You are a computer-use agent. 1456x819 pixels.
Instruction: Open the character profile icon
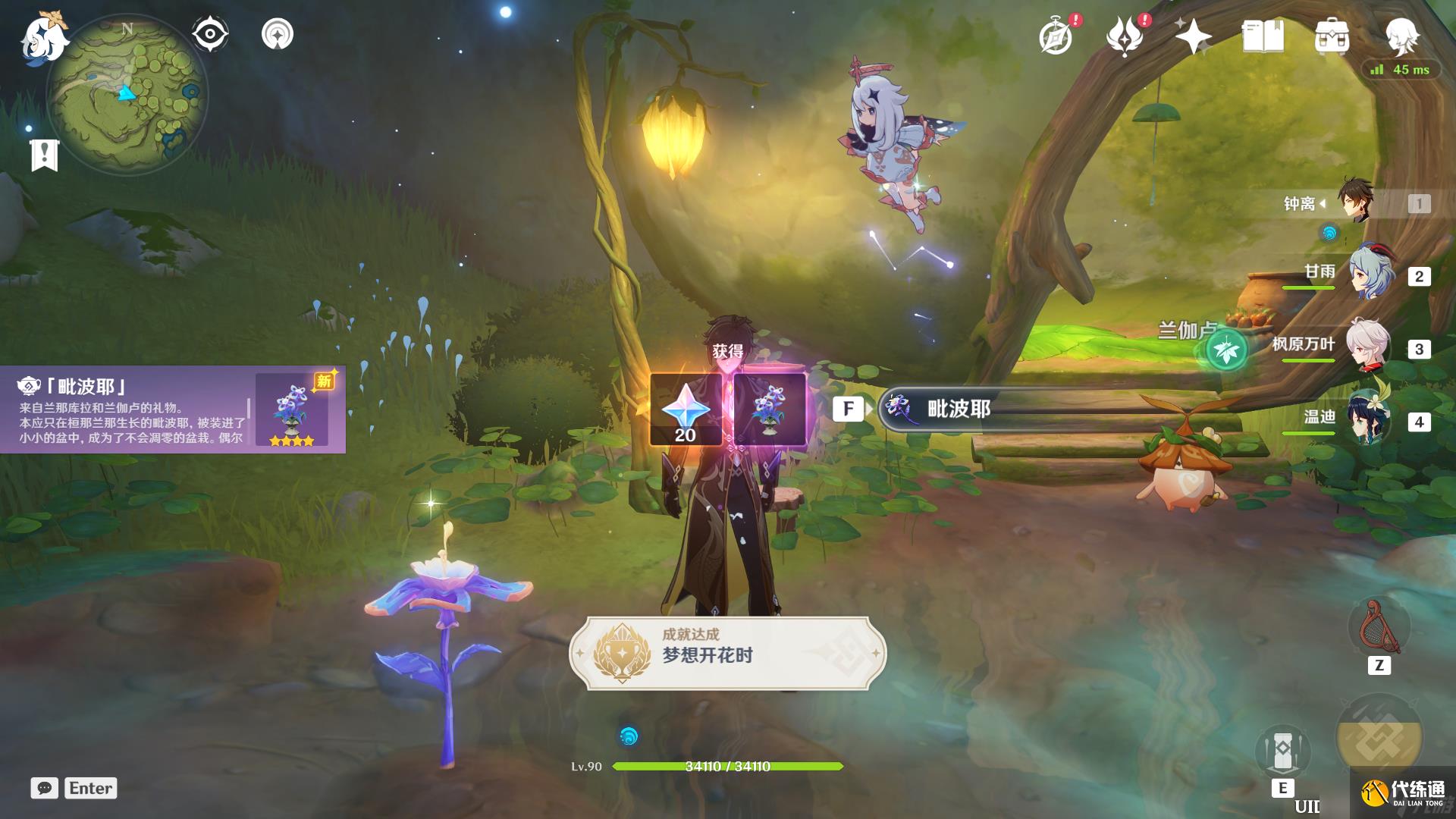[x=1401, y=35]
